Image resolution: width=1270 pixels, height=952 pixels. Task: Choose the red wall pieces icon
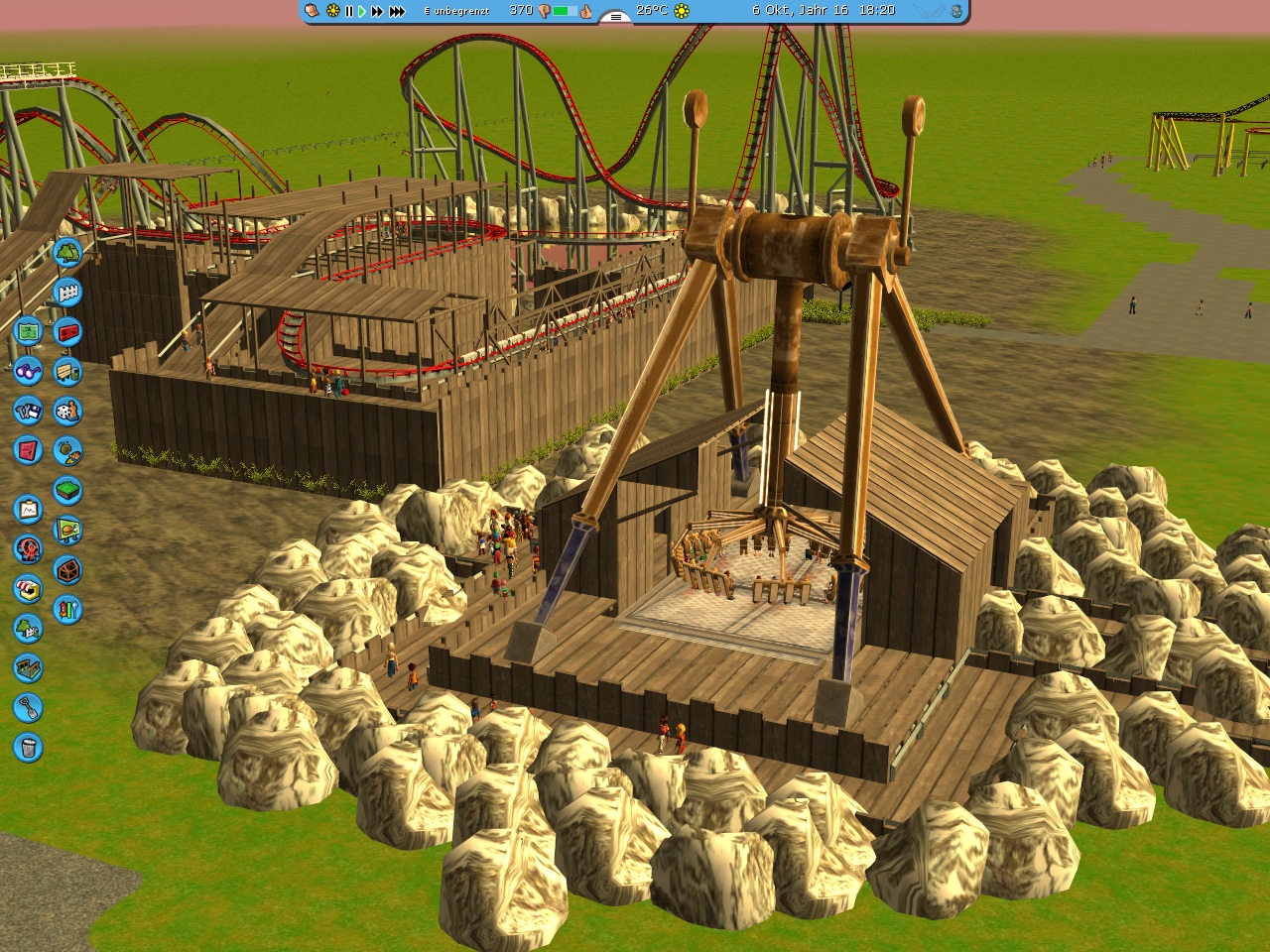pyautogui.click(x=67, y=332)
